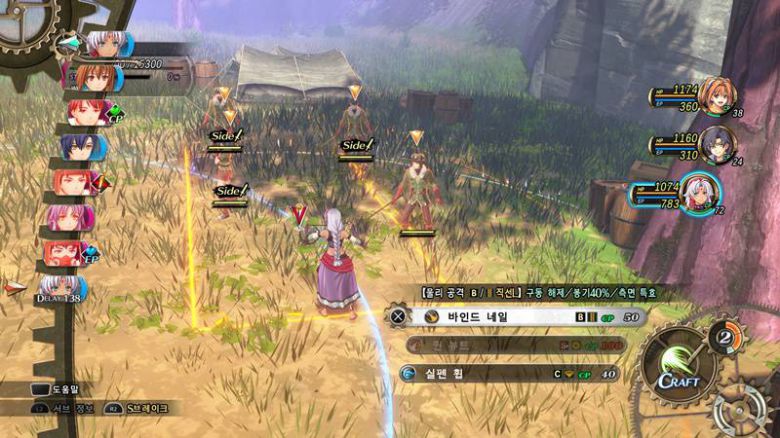Image resolution: width=780 pixels, height=438 pixels.
Task: Select the enemy with the red target marker
Action: [x=299, y=228]
